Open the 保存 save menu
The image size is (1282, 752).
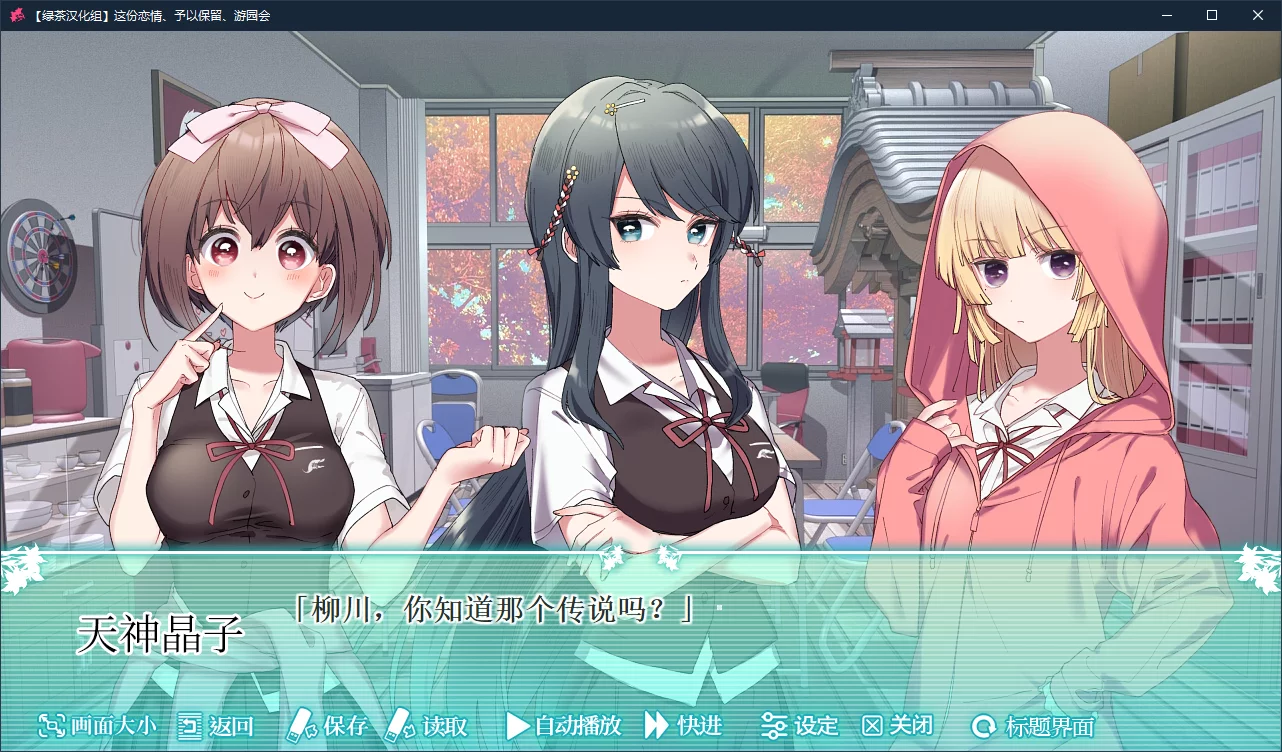329,726
